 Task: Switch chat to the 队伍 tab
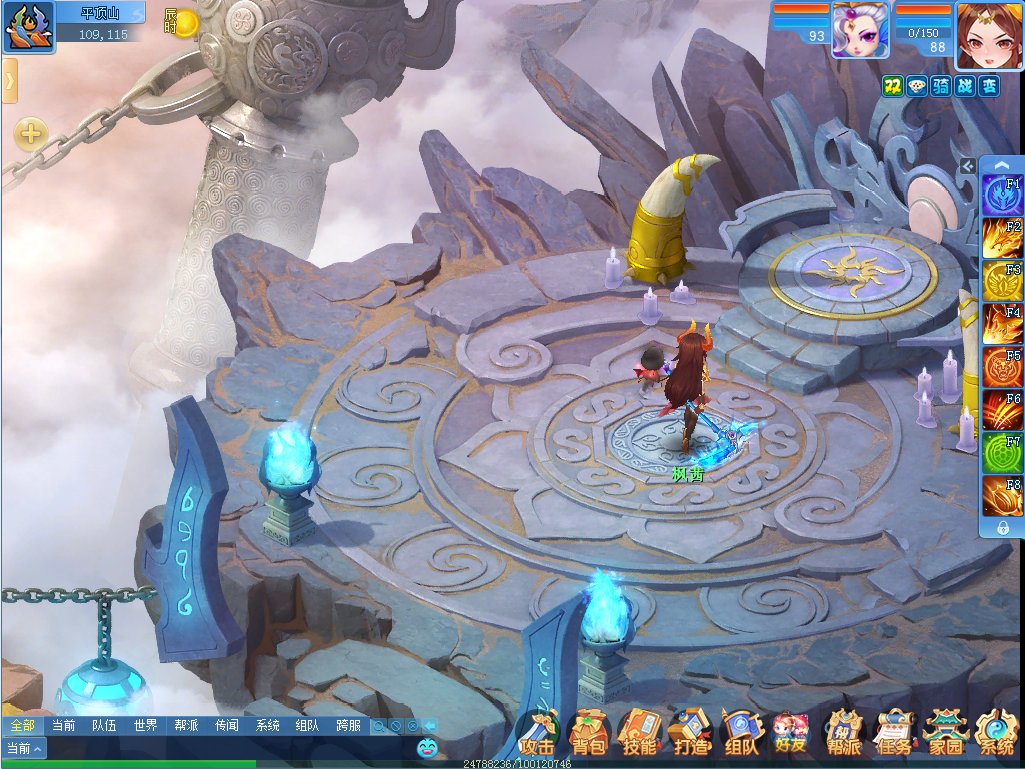click(104, 726)
